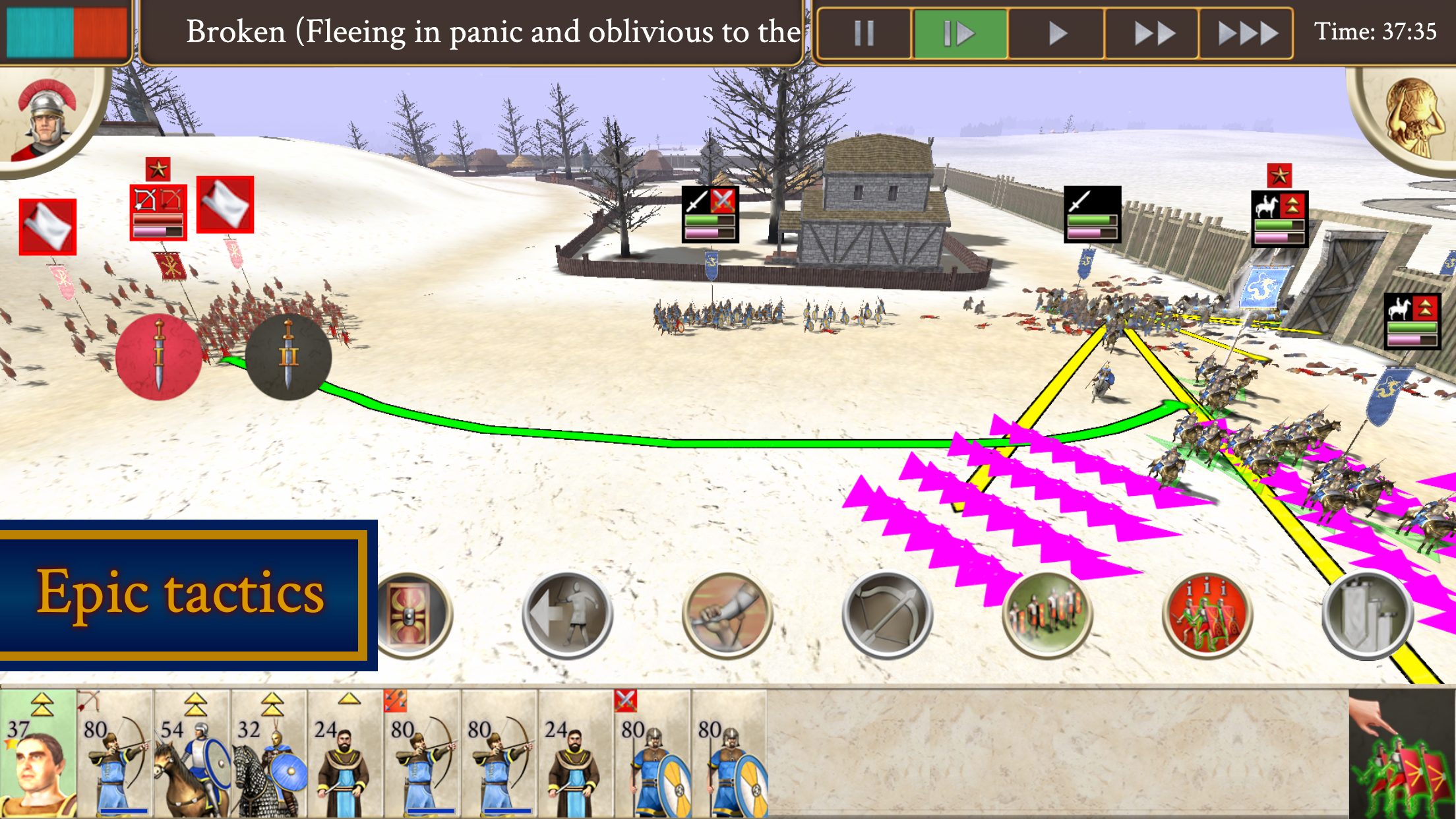Pause the battle

(x=864, y=33)
